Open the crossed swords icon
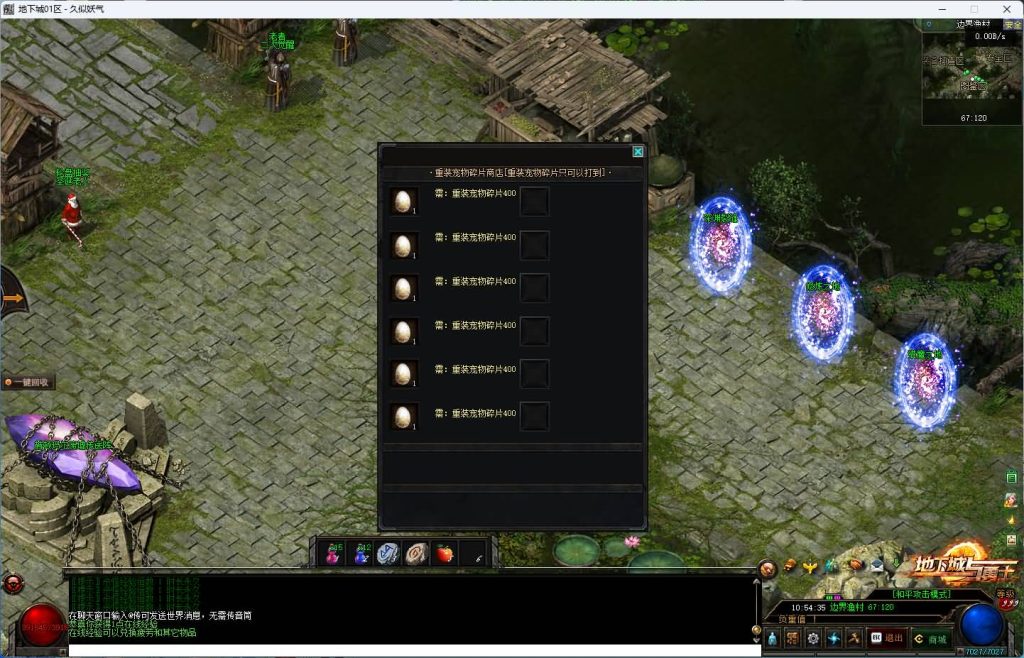 (x=853, y=638)
